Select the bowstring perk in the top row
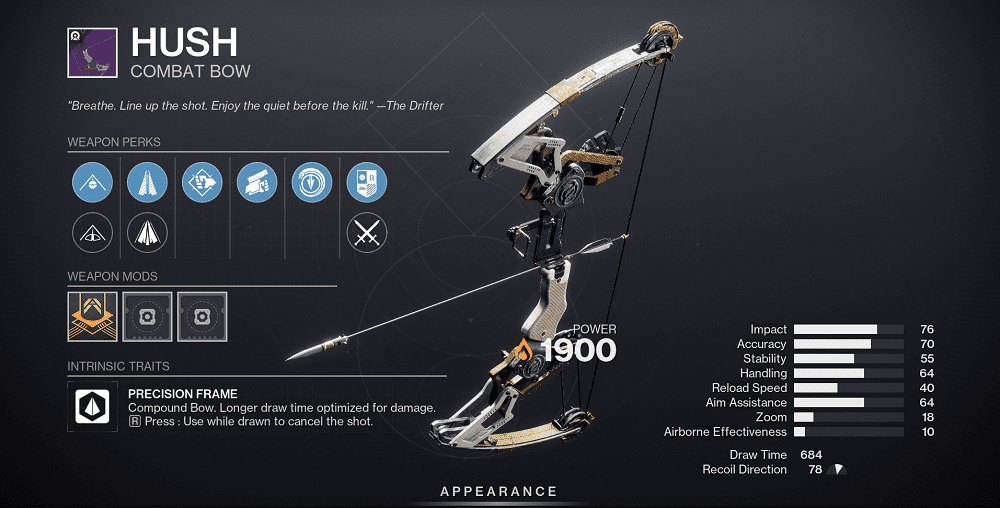Viewport: 1000px width, 508px height. (92, 184)
